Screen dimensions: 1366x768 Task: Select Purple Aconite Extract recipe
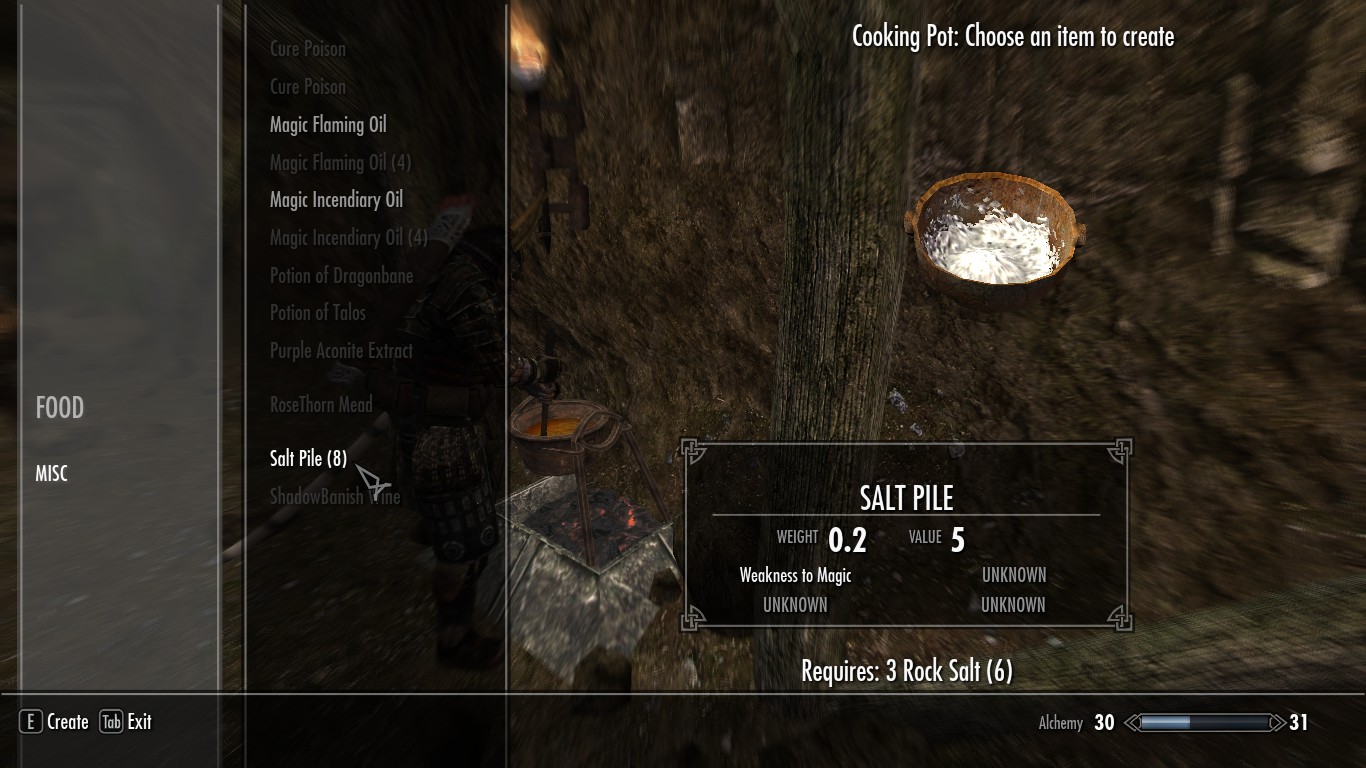coord(341,351)
